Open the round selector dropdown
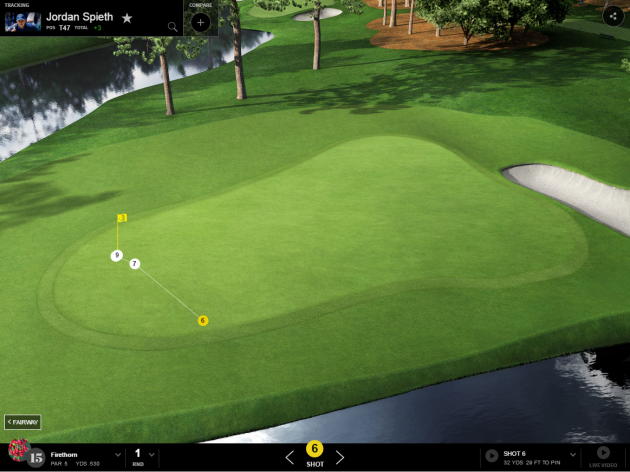This screenshot has width=630, height=472. [152, 457]
